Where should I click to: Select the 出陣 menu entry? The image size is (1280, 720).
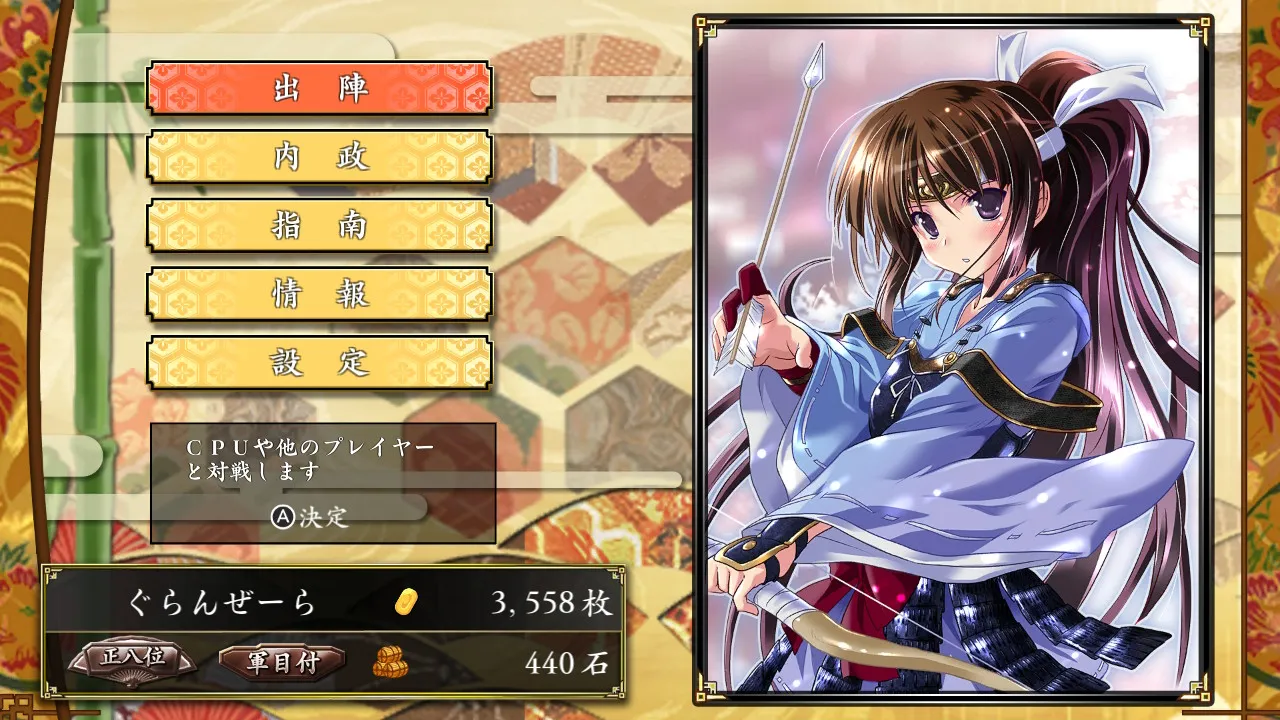pos(320,89)
